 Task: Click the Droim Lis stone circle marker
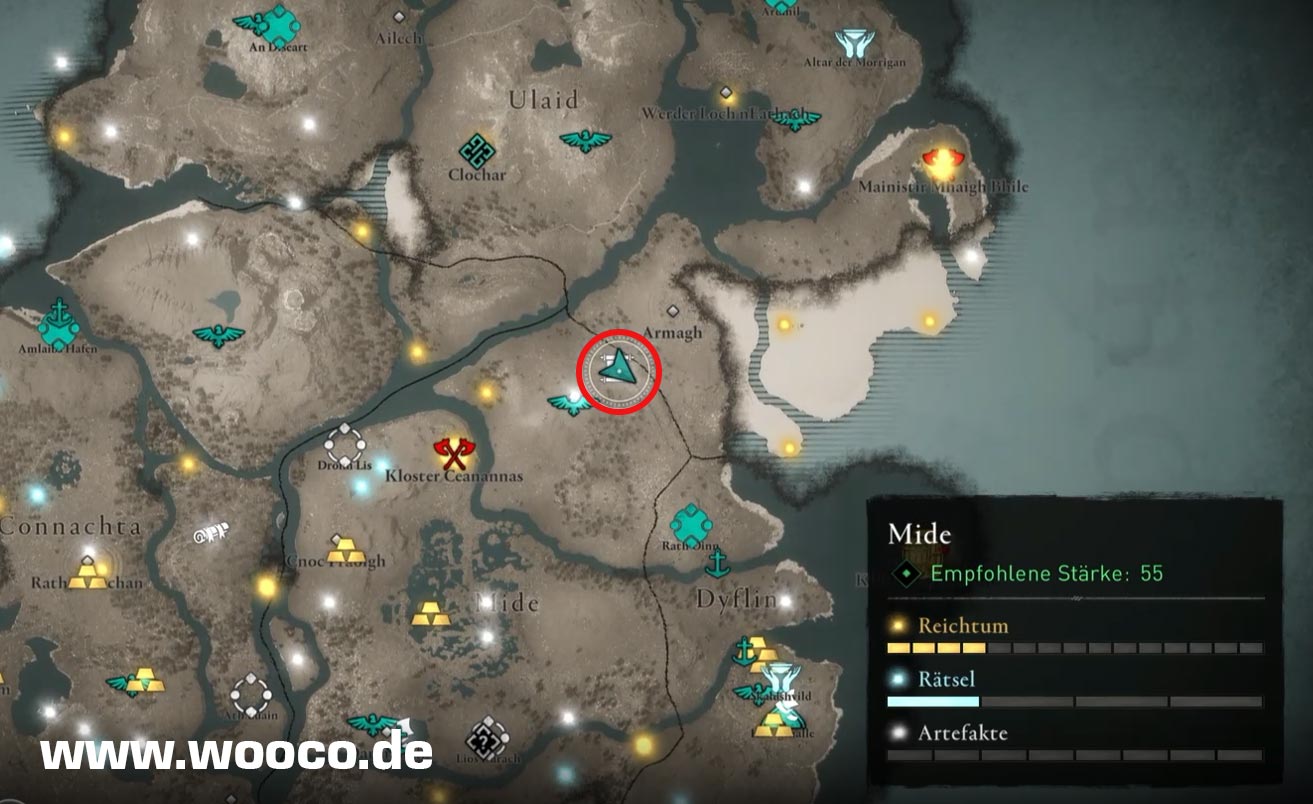click(x=345, y=443)
